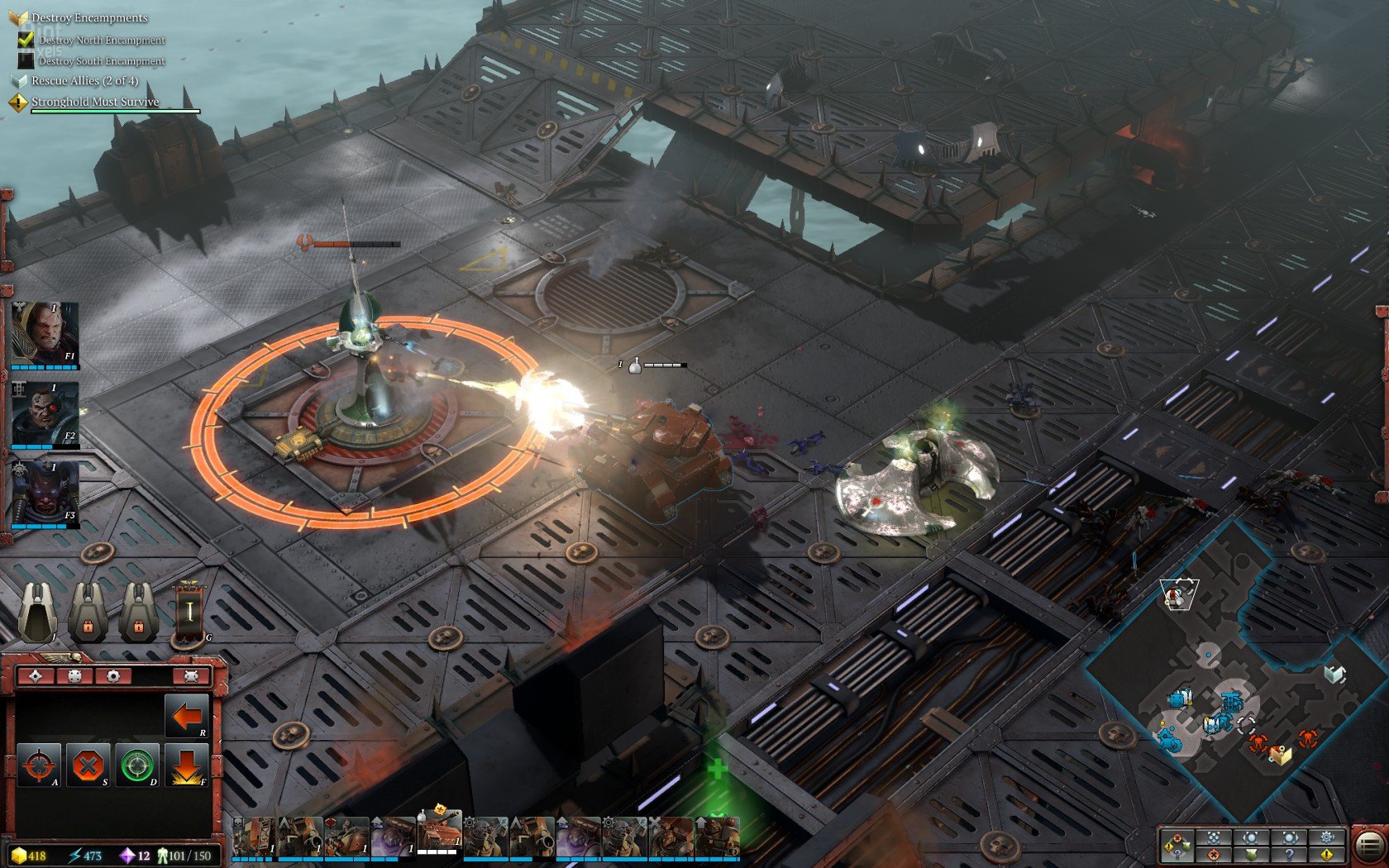Place a question mark ping on the map
Image resolution: width=1389 pixels, height=868 pixels.
coord(1289,855)
